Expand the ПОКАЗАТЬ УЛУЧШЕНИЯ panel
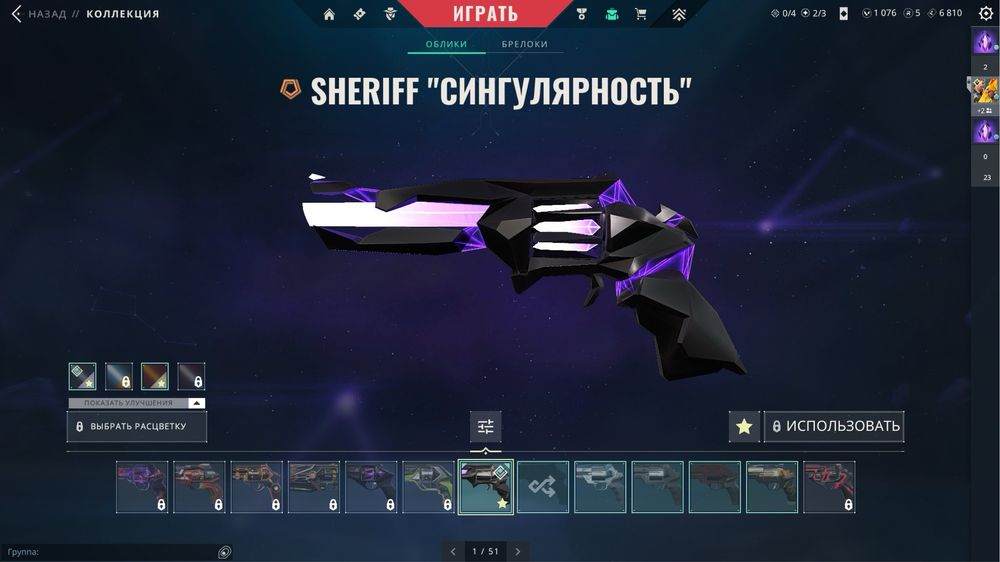 click(136, 403)
